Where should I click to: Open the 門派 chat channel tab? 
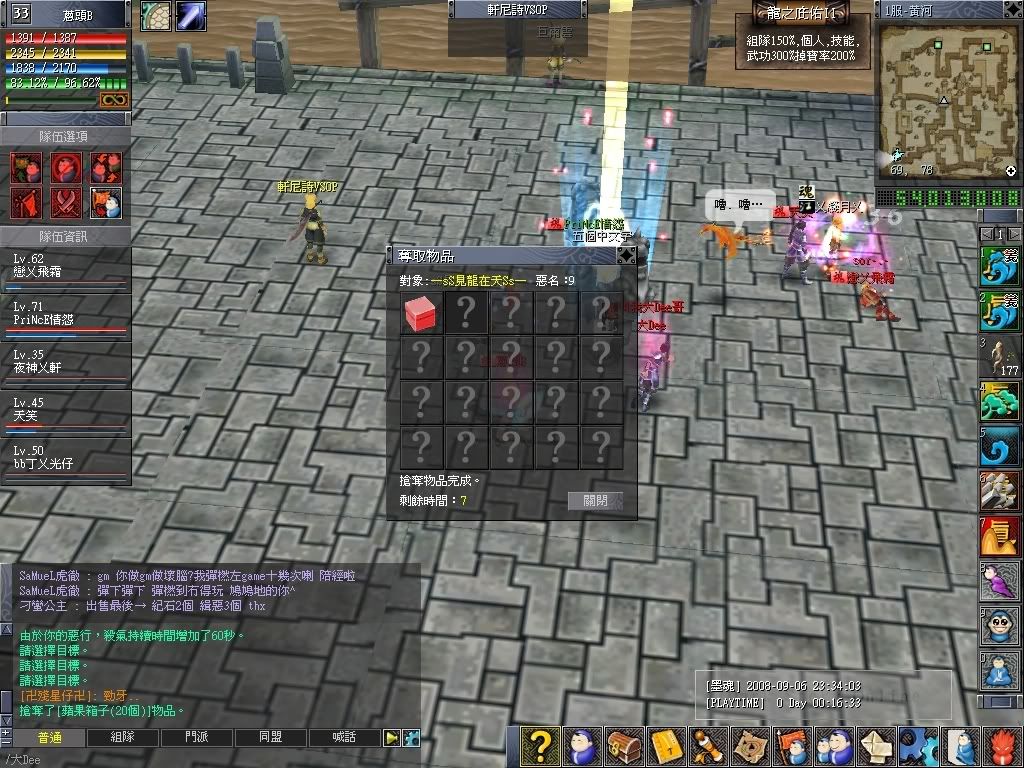(197, 737)
